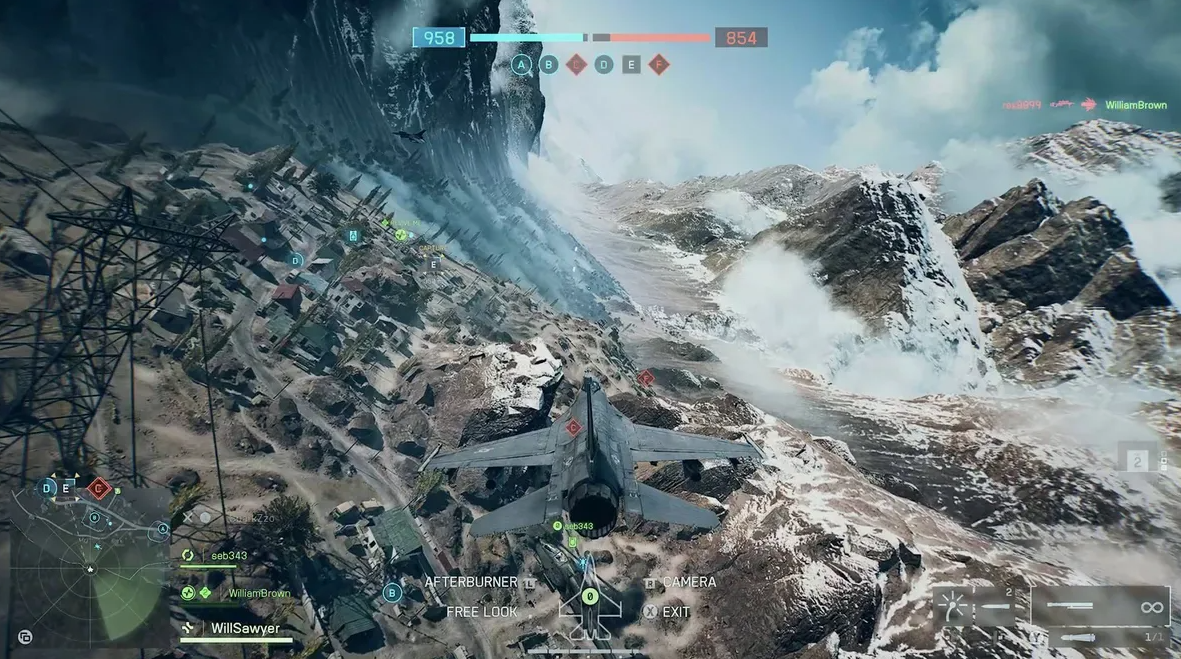Screen dimensions: 1181x659
Task: Click the jet seat diagram icon
Action: pyautogui.click(x=590, y=605)
